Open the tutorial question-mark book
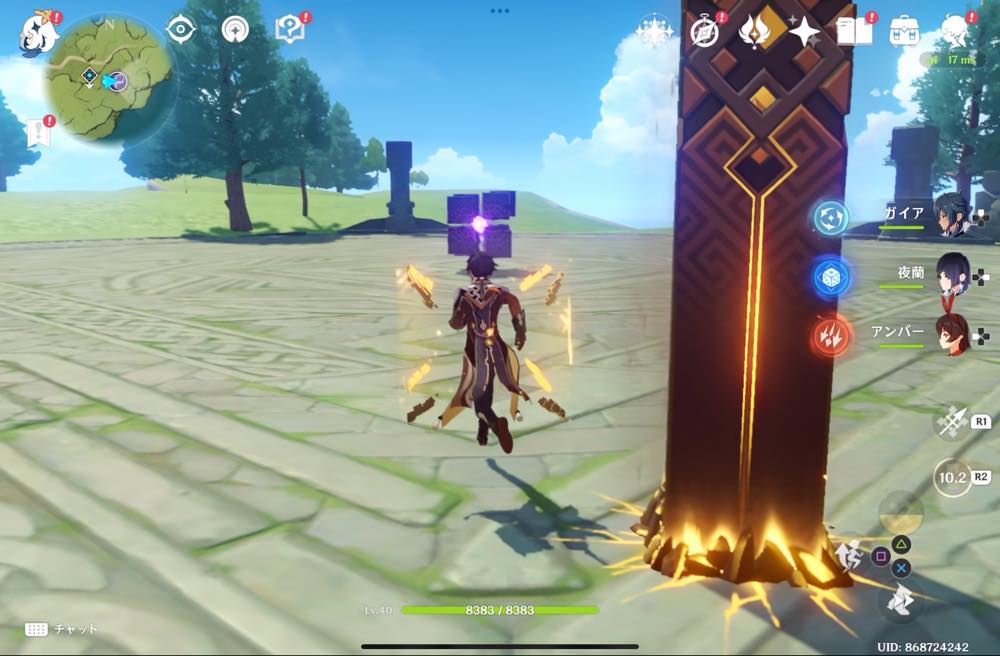Image resolution: width=1000 pixels, height=656 pixels. pos(290,31)
